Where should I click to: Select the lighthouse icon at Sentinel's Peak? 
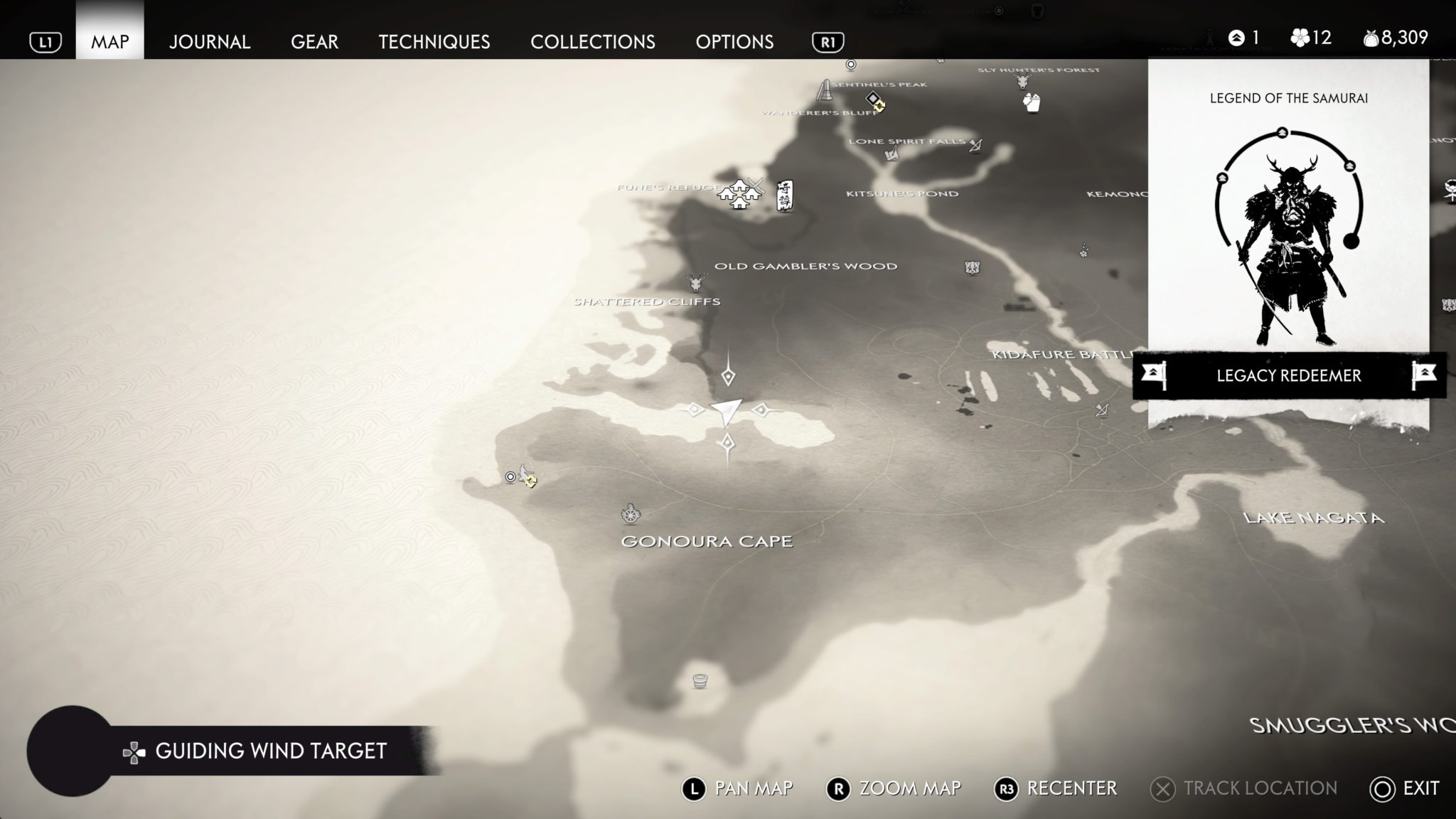(824, 91)
